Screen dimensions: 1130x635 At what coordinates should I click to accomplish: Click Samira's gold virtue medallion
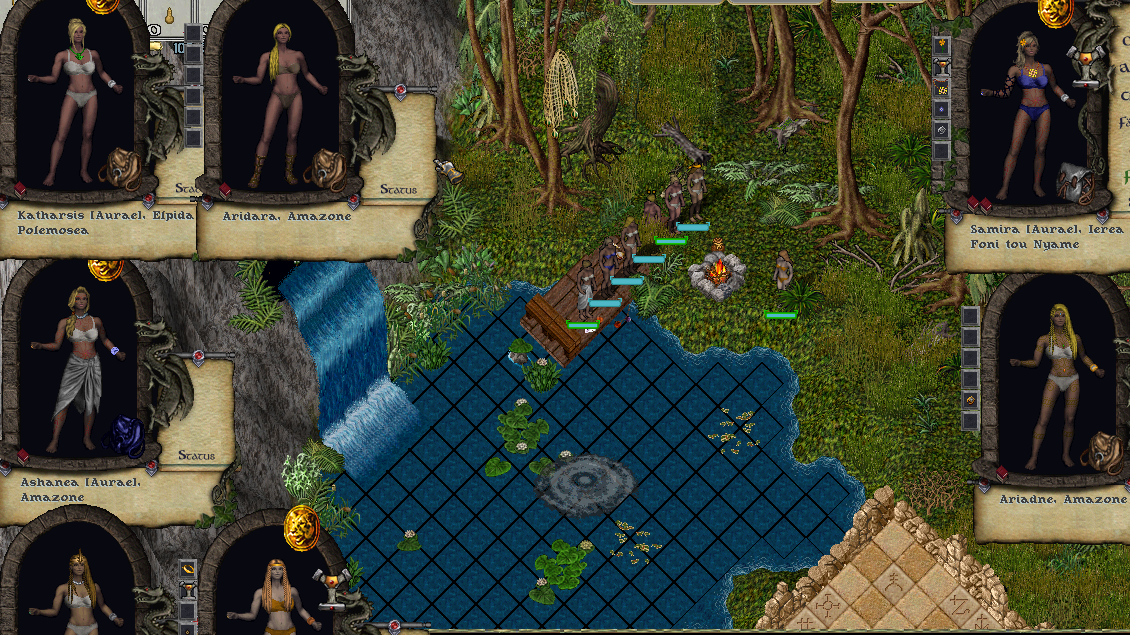coord(1055,10)
